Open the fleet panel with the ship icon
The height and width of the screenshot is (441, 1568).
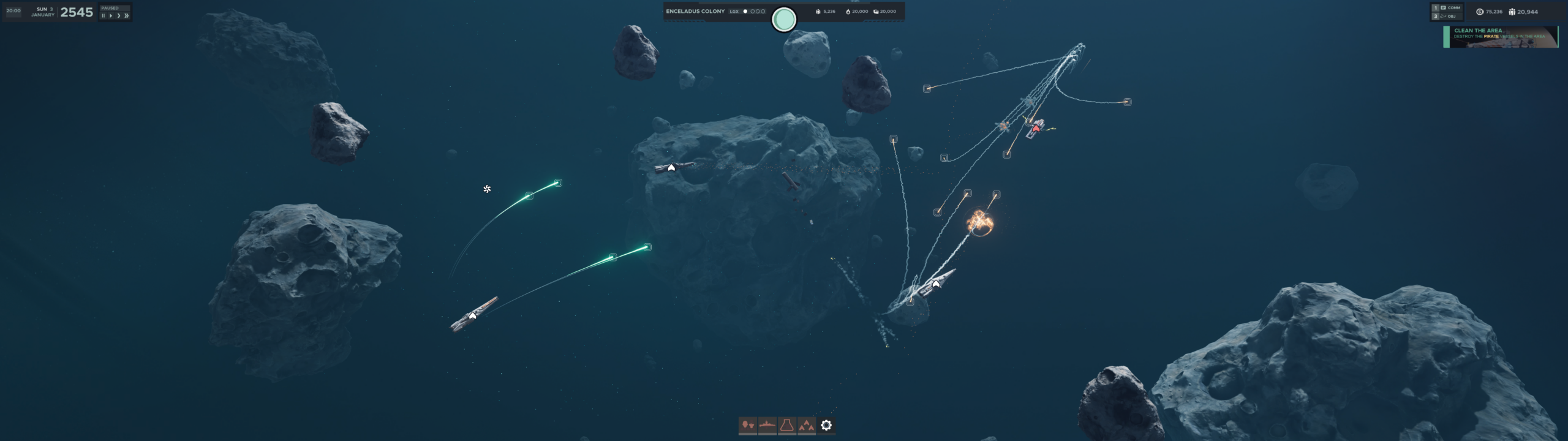[767, 425]
